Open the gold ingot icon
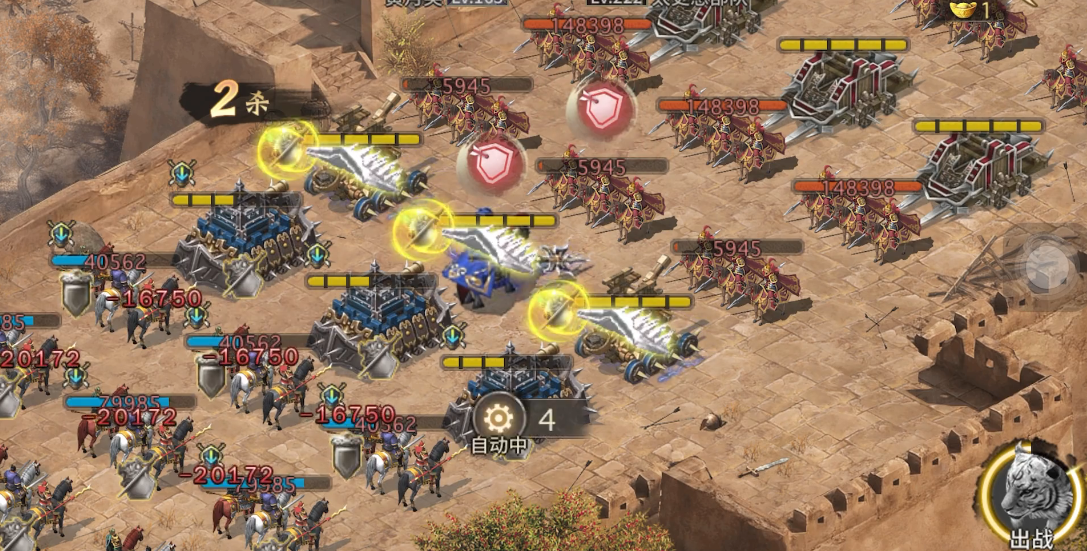 point(962,9)
